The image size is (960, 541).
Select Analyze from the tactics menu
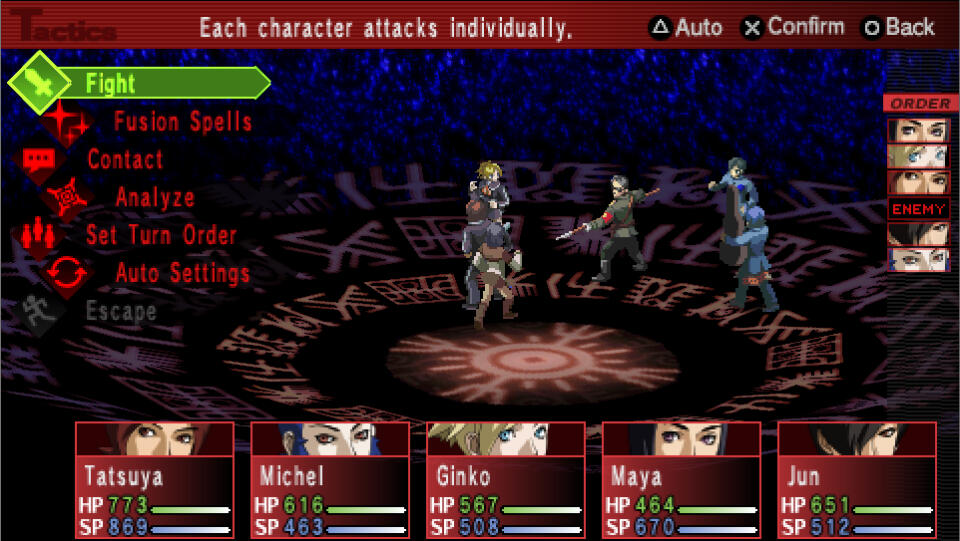pos(154,197)
